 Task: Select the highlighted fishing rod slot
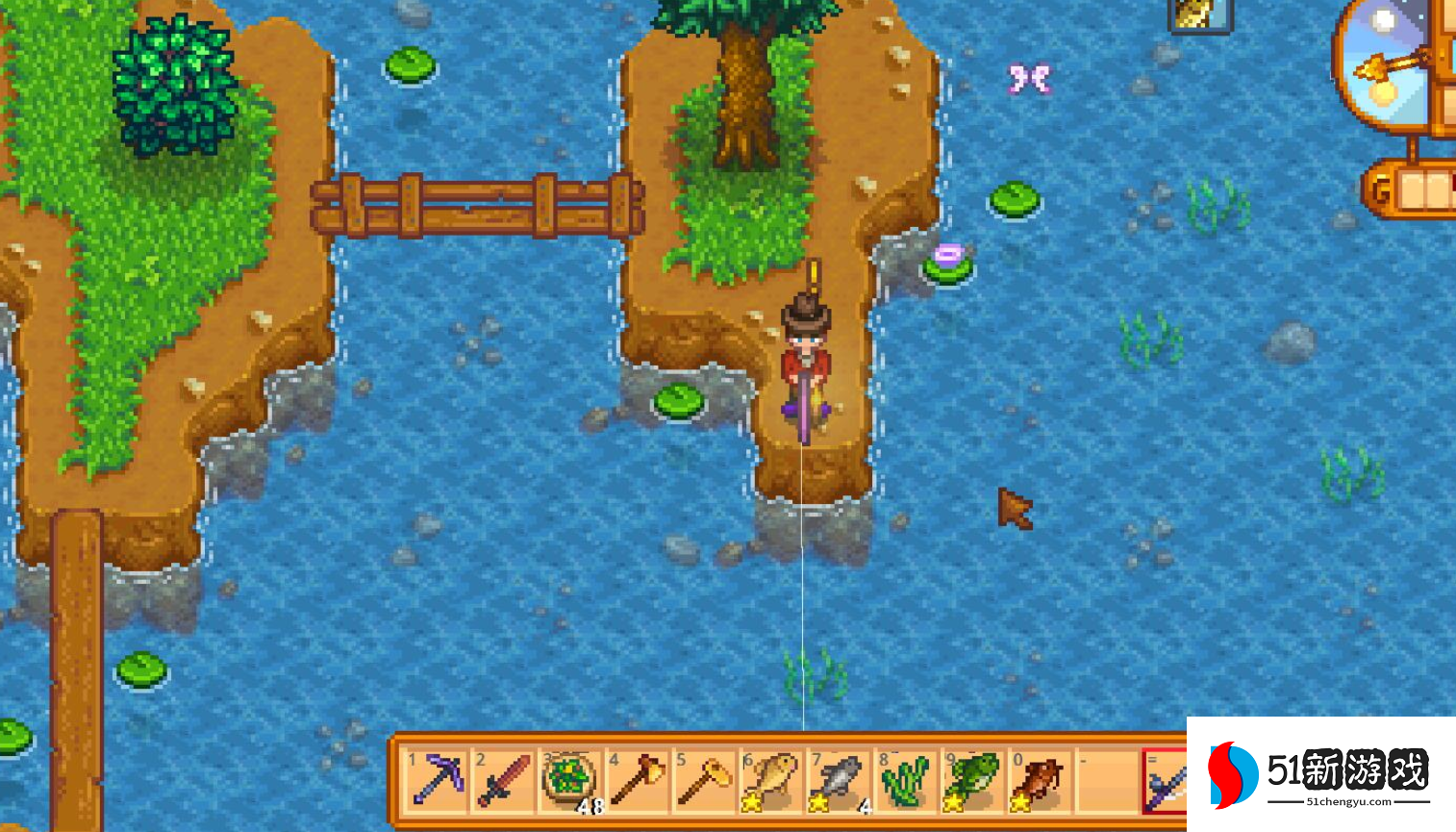point(1166,782)
